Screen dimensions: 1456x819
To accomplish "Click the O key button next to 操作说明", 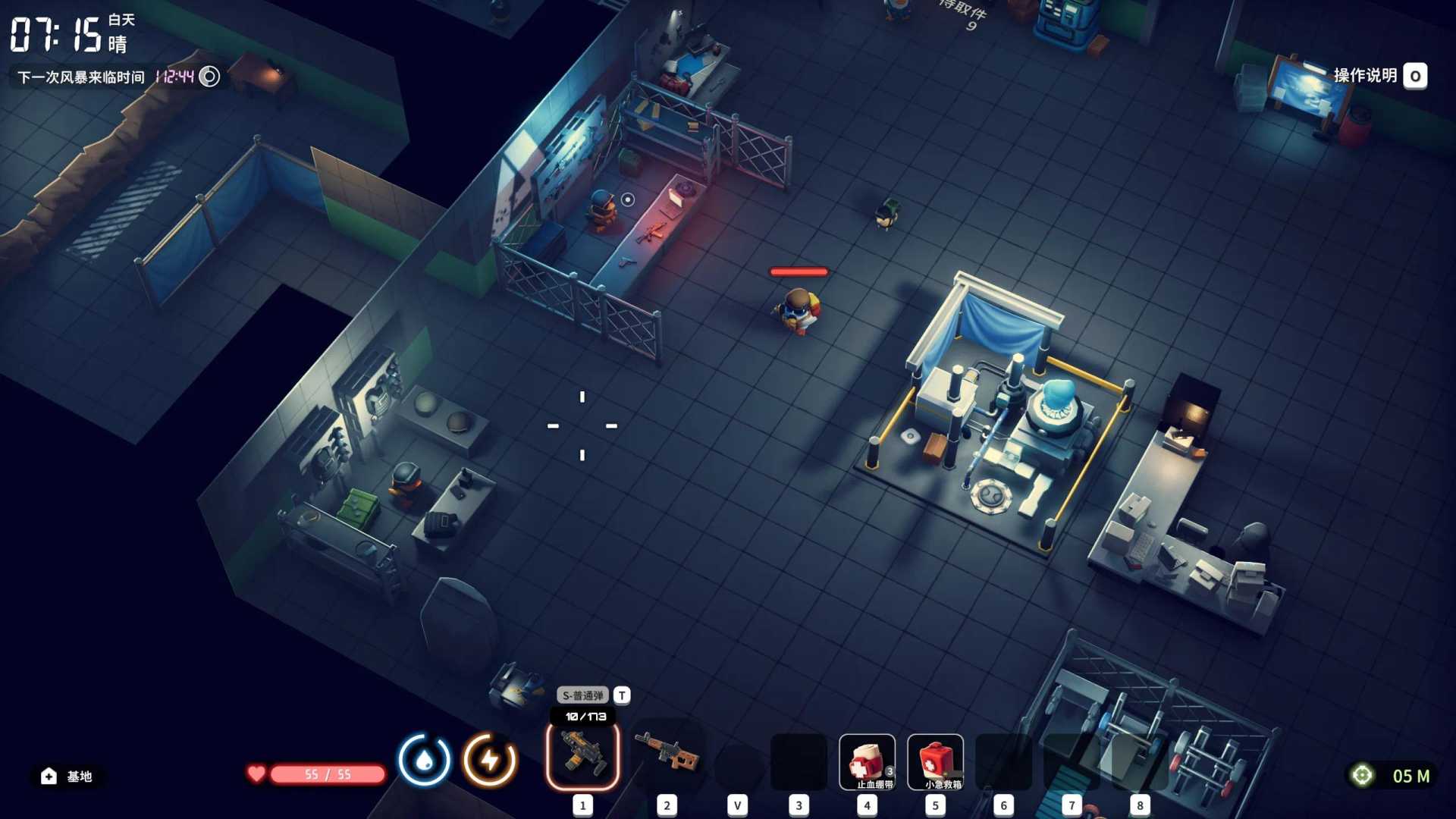I will pos(1415,75).
